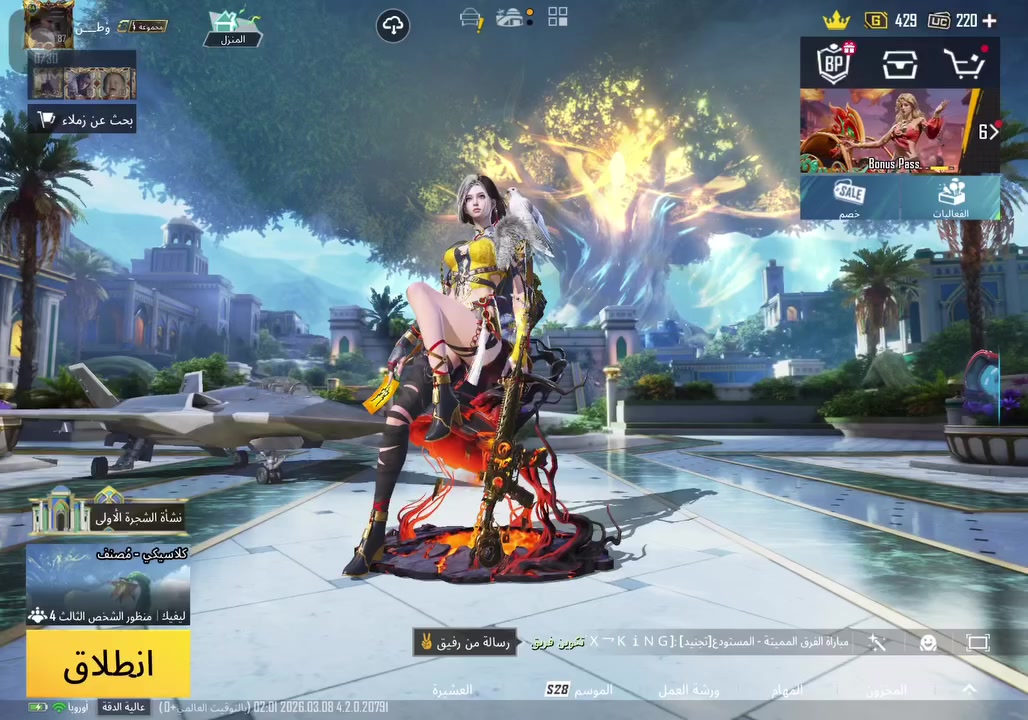Switch to the المخزون inventory tab

coord(886,690)
